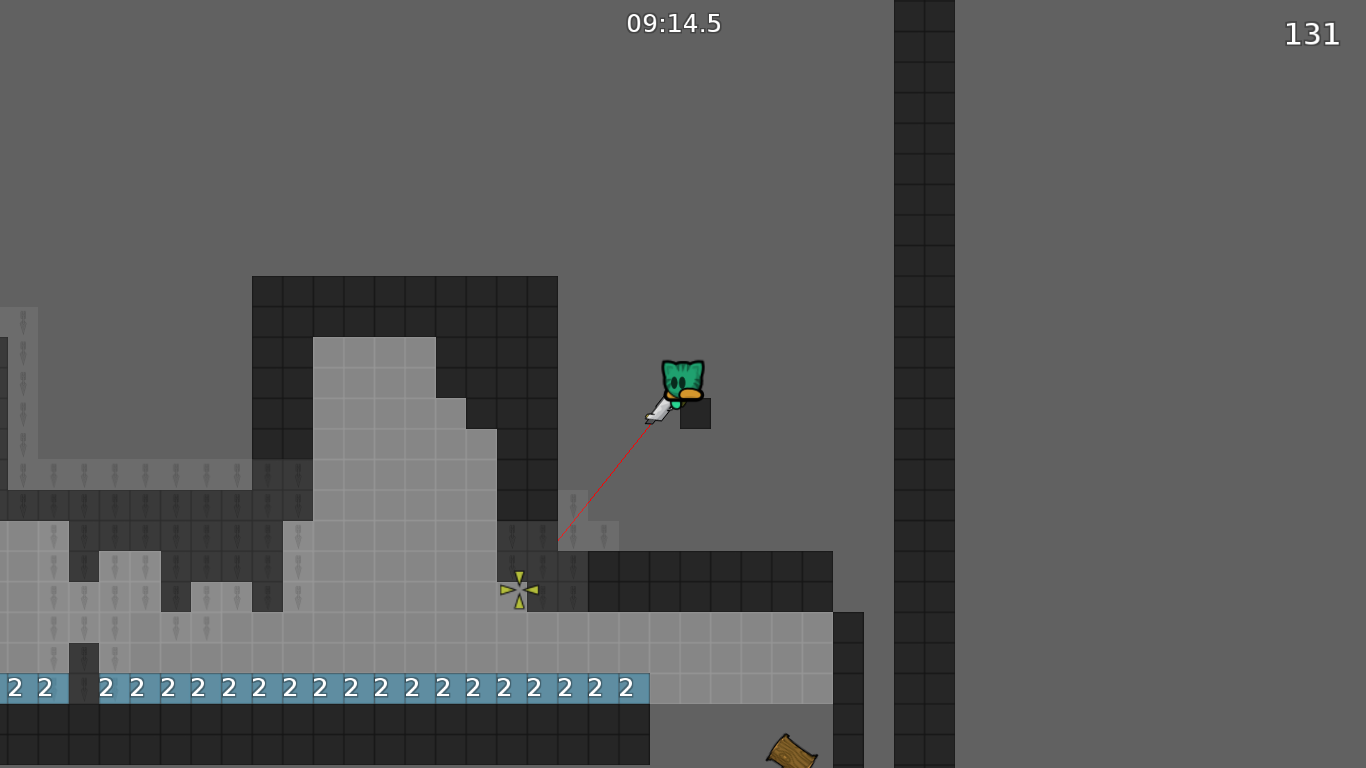1366x768 pixels.
Task: Click the leftmost 2 water tile
Action: click(x=15, y=688)
